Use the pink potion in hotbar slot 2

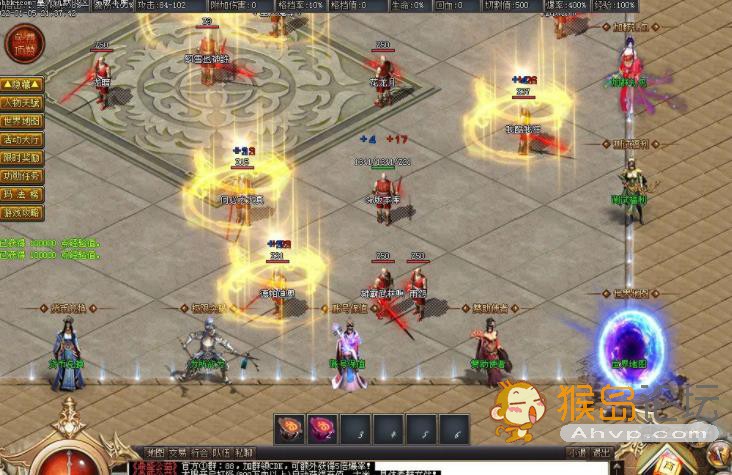(322, 430)
